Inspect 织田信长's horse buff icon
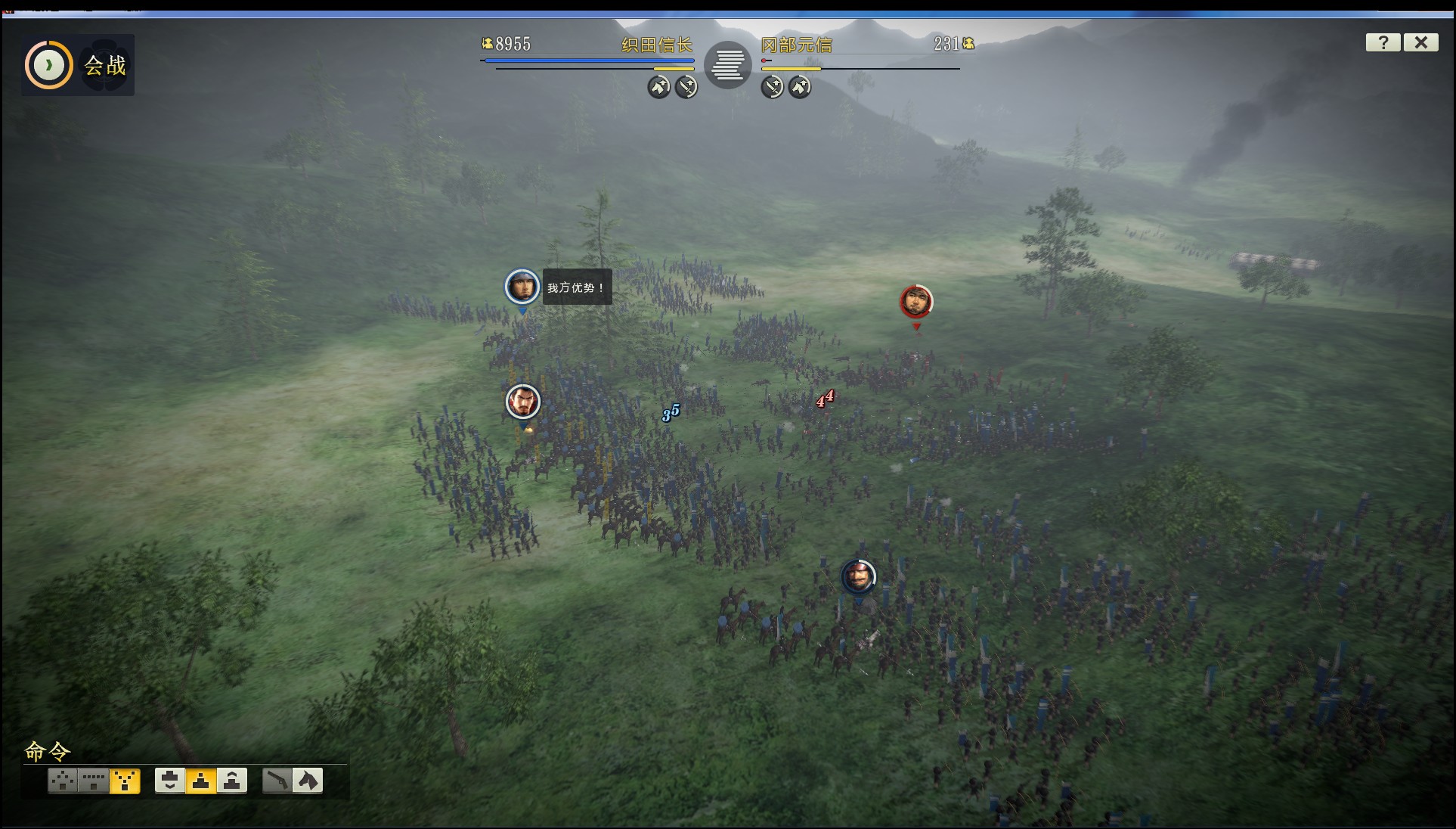Image resolution: width=1456 pixels, height=829 pixels. (658, 87)
